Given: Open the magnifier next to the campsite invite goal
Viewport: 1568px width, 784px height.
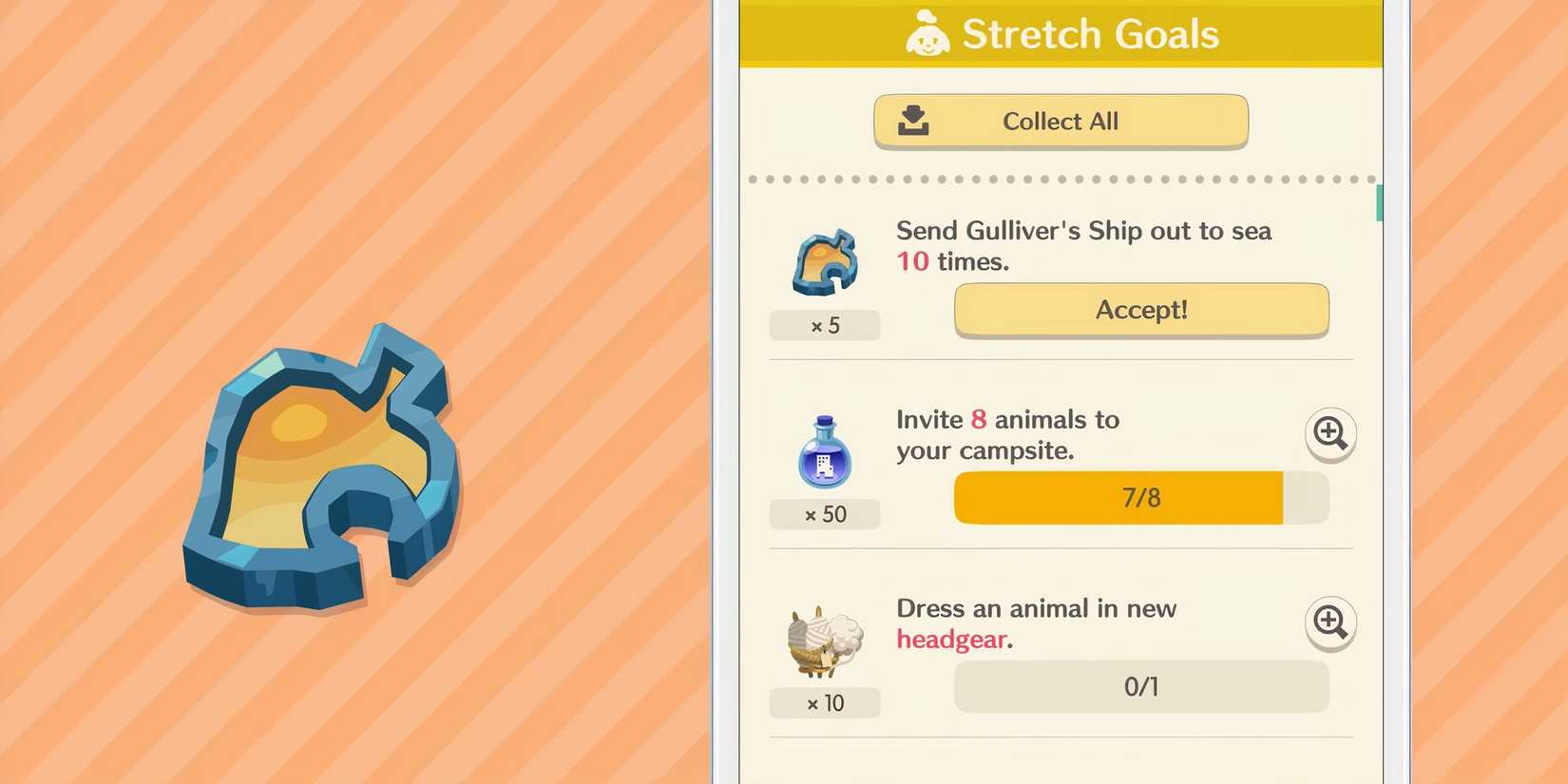Looking at the screenshot, I should tap(1330, 434).
